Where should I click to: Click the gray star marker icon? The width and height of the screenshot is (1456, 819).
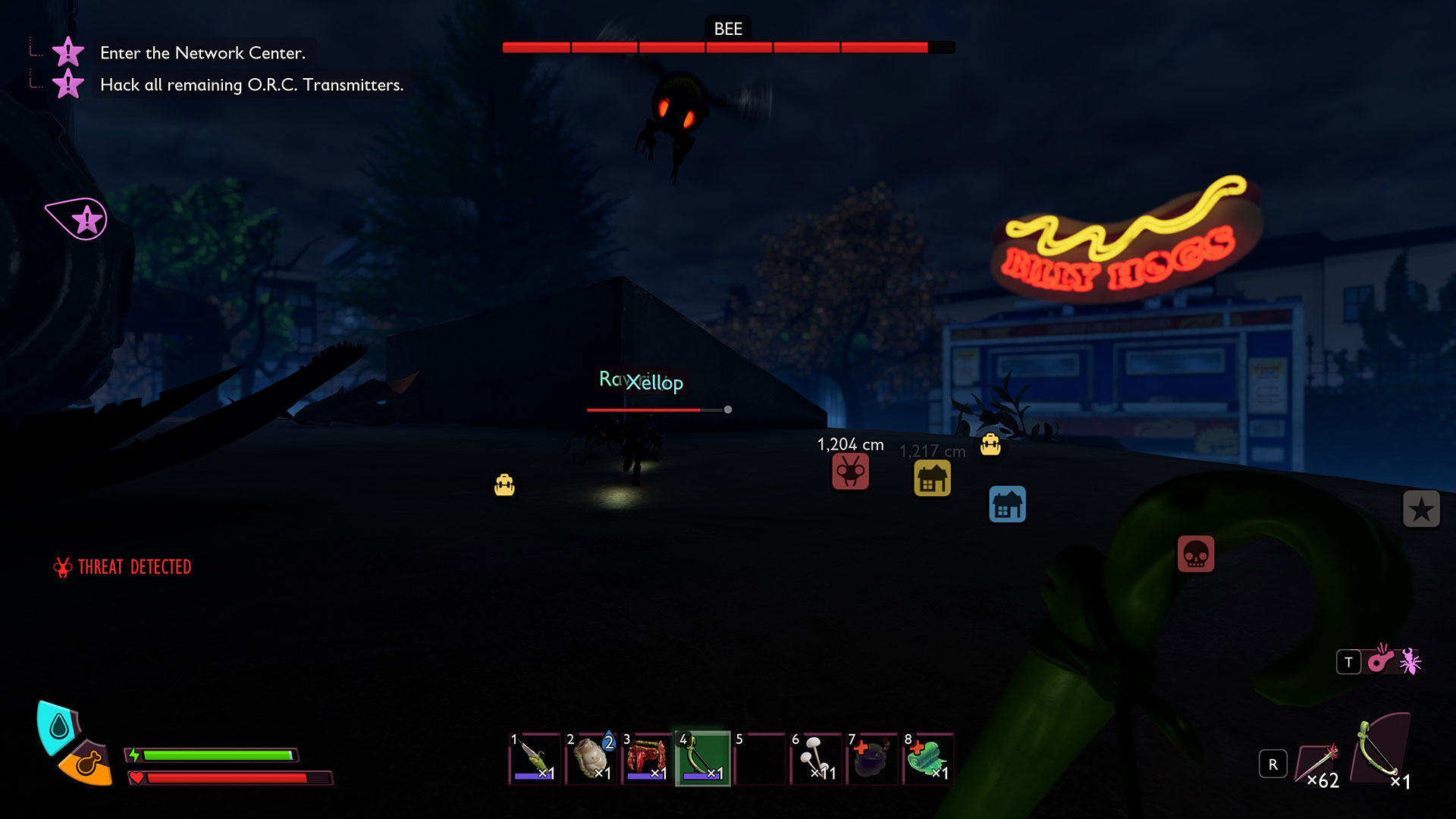(x=1420, y=509)
